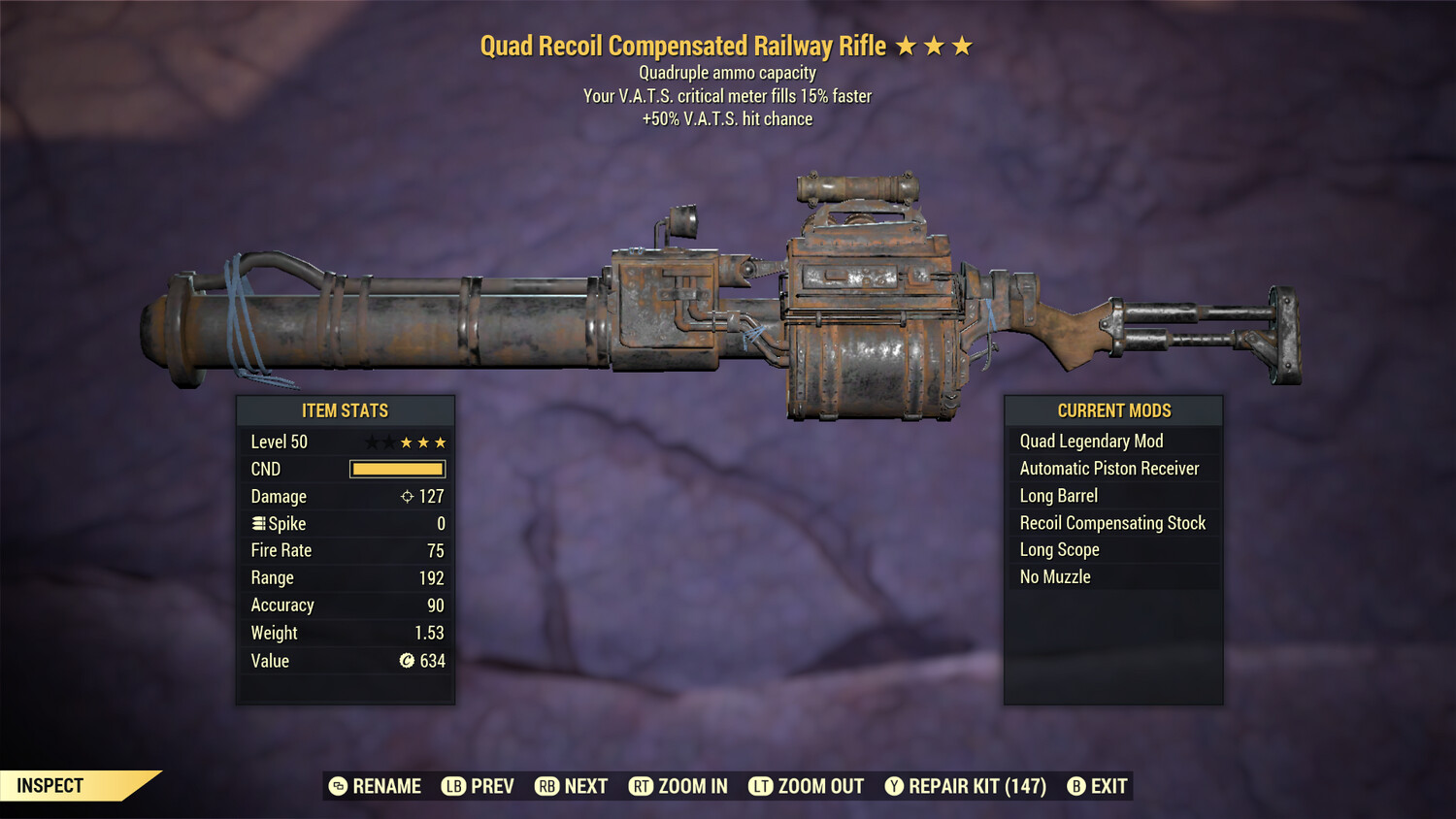Click the Y Repair Kit button icon
Viewport: 1456px width, 819px height.
tap(894, 786)
